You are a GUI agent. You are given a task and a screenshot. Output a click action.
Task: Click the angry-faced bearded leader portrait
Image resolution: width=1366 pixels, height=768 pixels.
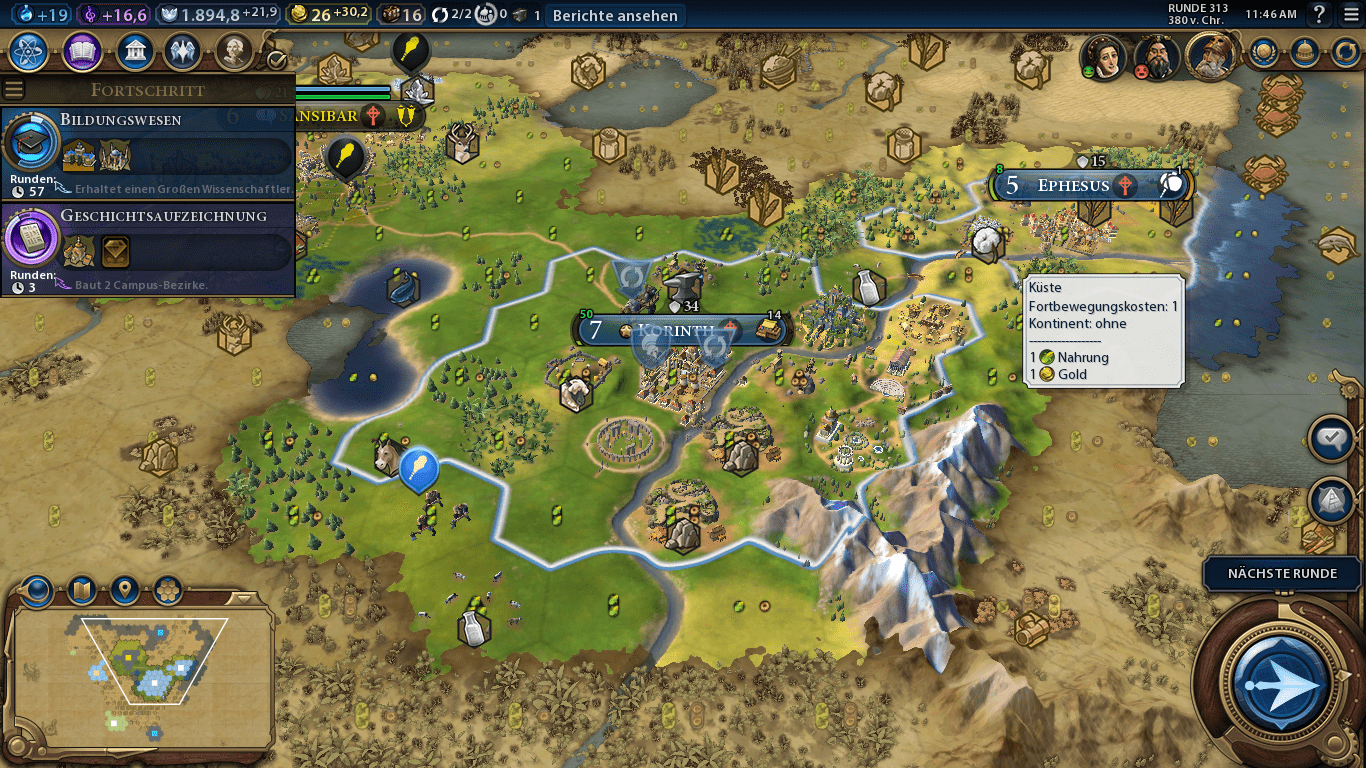pos(1157,58)
